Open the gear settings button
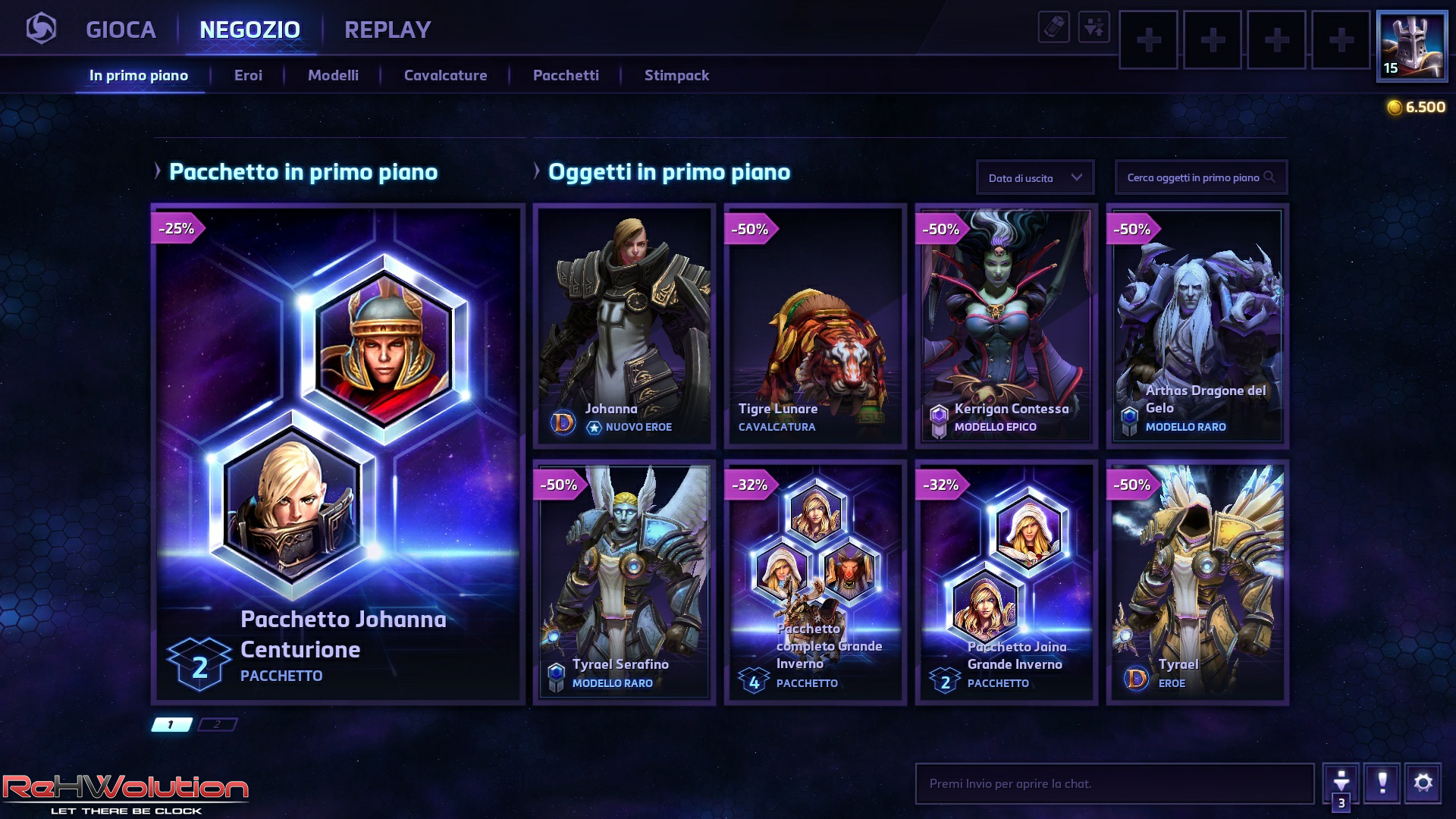1456x819 pixels. 1423,783
